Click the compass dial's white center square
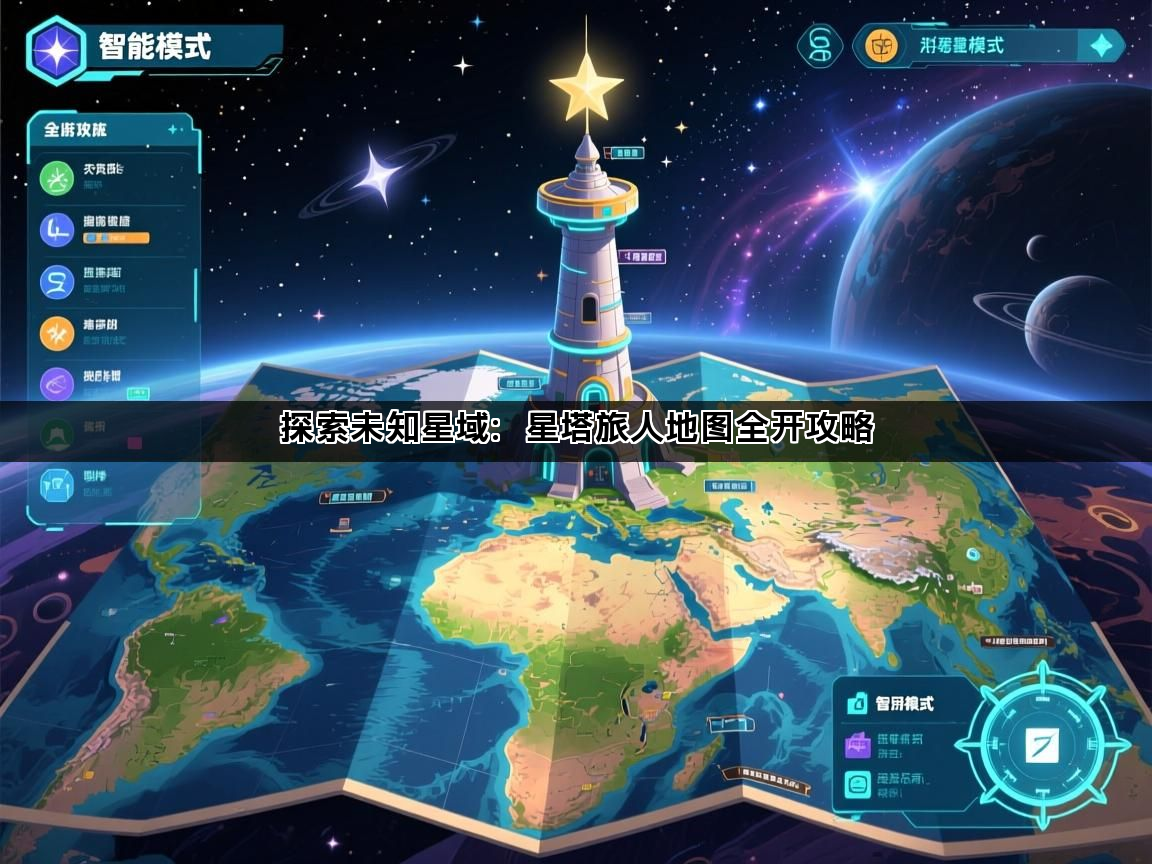 click(x=1041, y=745)
